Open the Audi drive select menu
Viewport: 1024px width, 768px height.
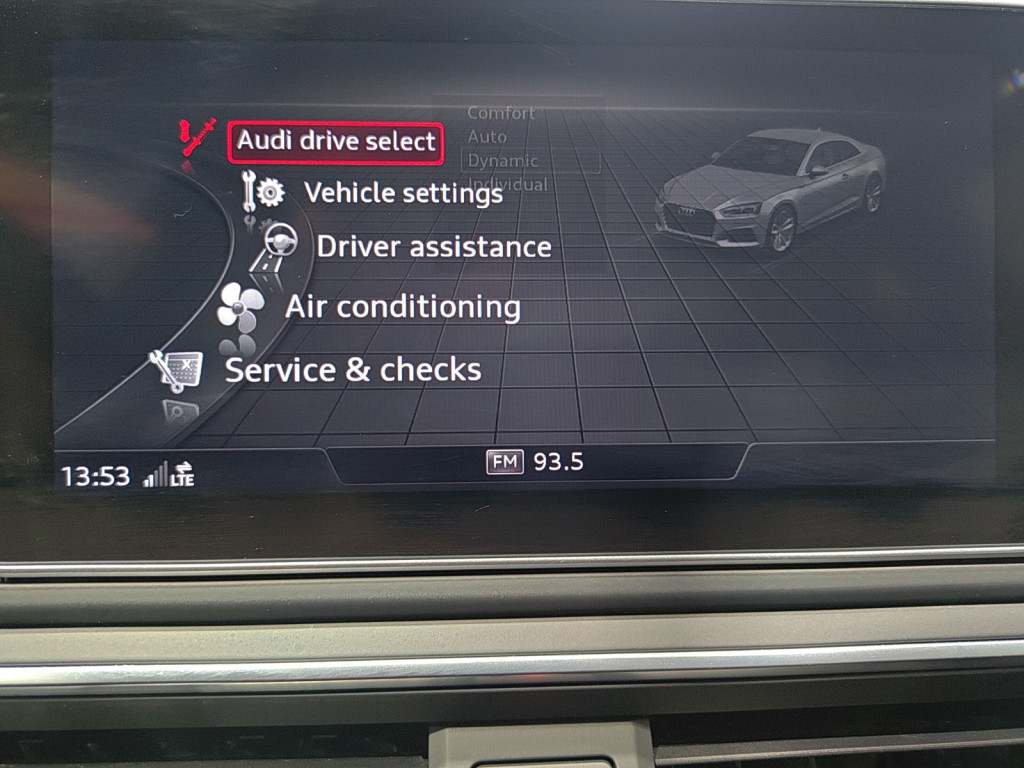[336, 141]
